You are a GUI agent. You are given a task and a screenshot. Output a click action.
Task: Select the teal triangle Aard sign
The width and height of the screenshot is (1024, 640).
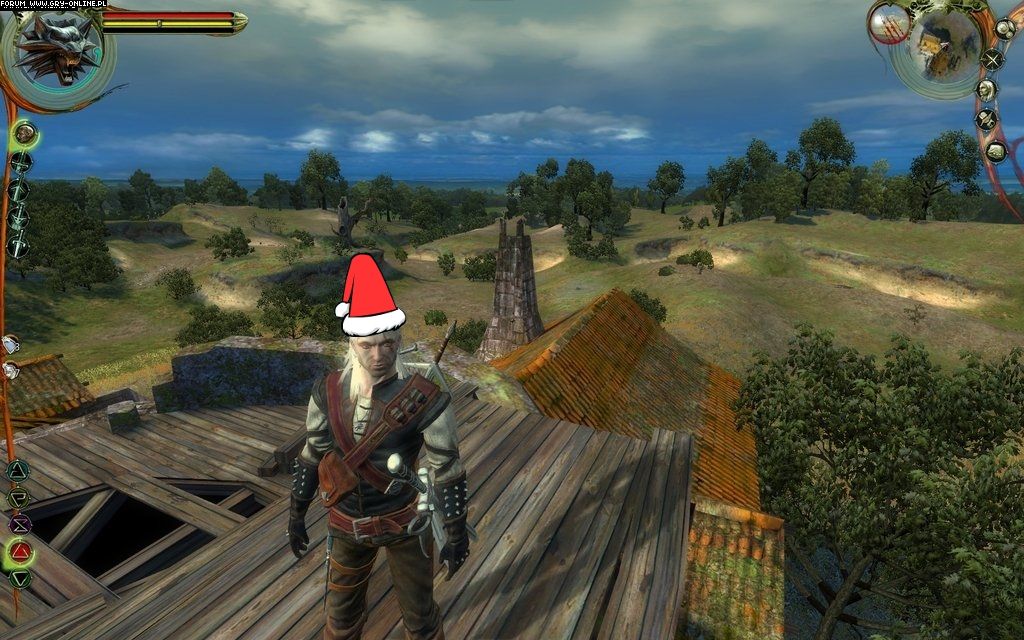click(x=18, y=471)
